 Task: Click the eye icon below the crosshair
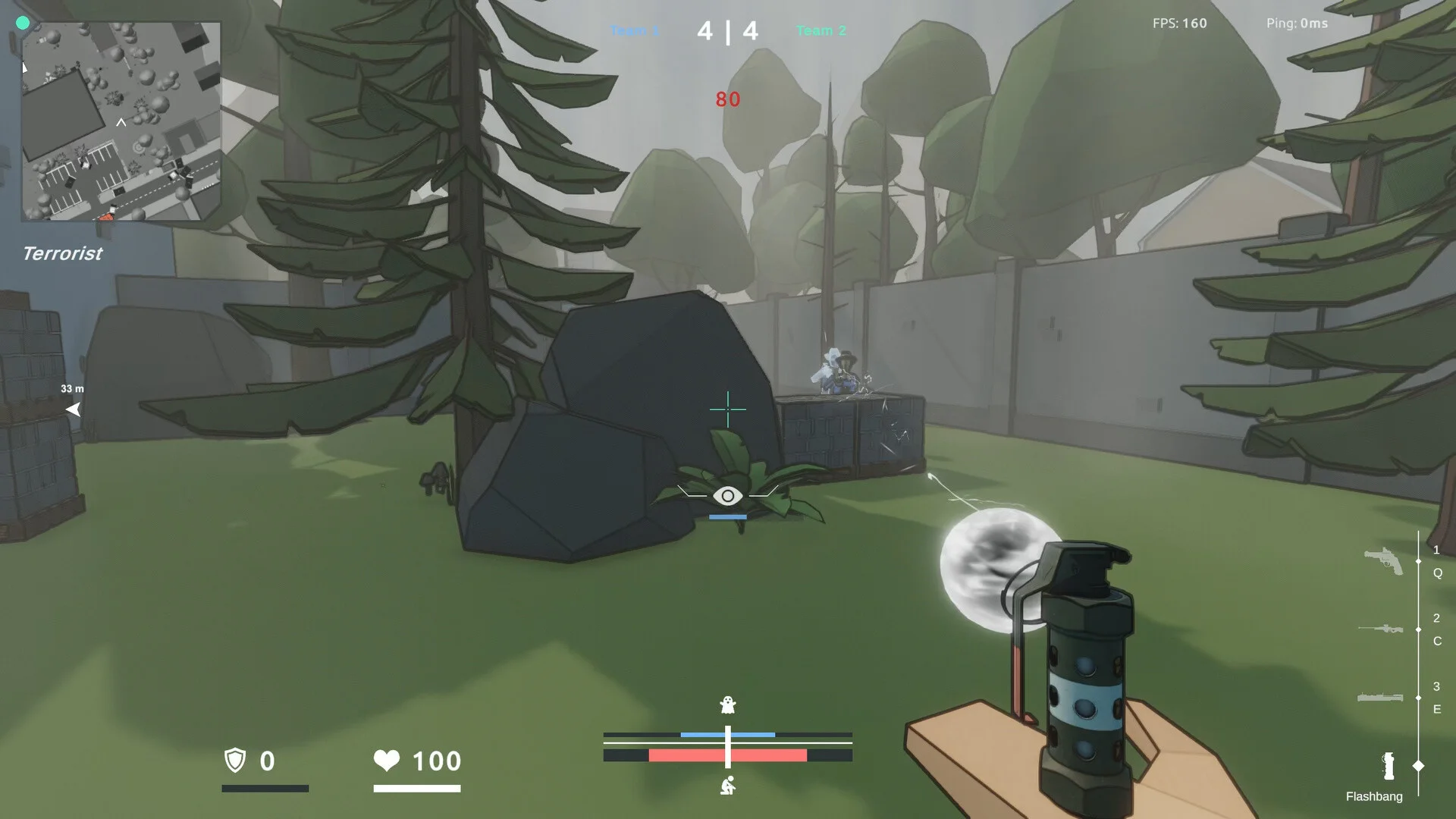pos(727,496)
